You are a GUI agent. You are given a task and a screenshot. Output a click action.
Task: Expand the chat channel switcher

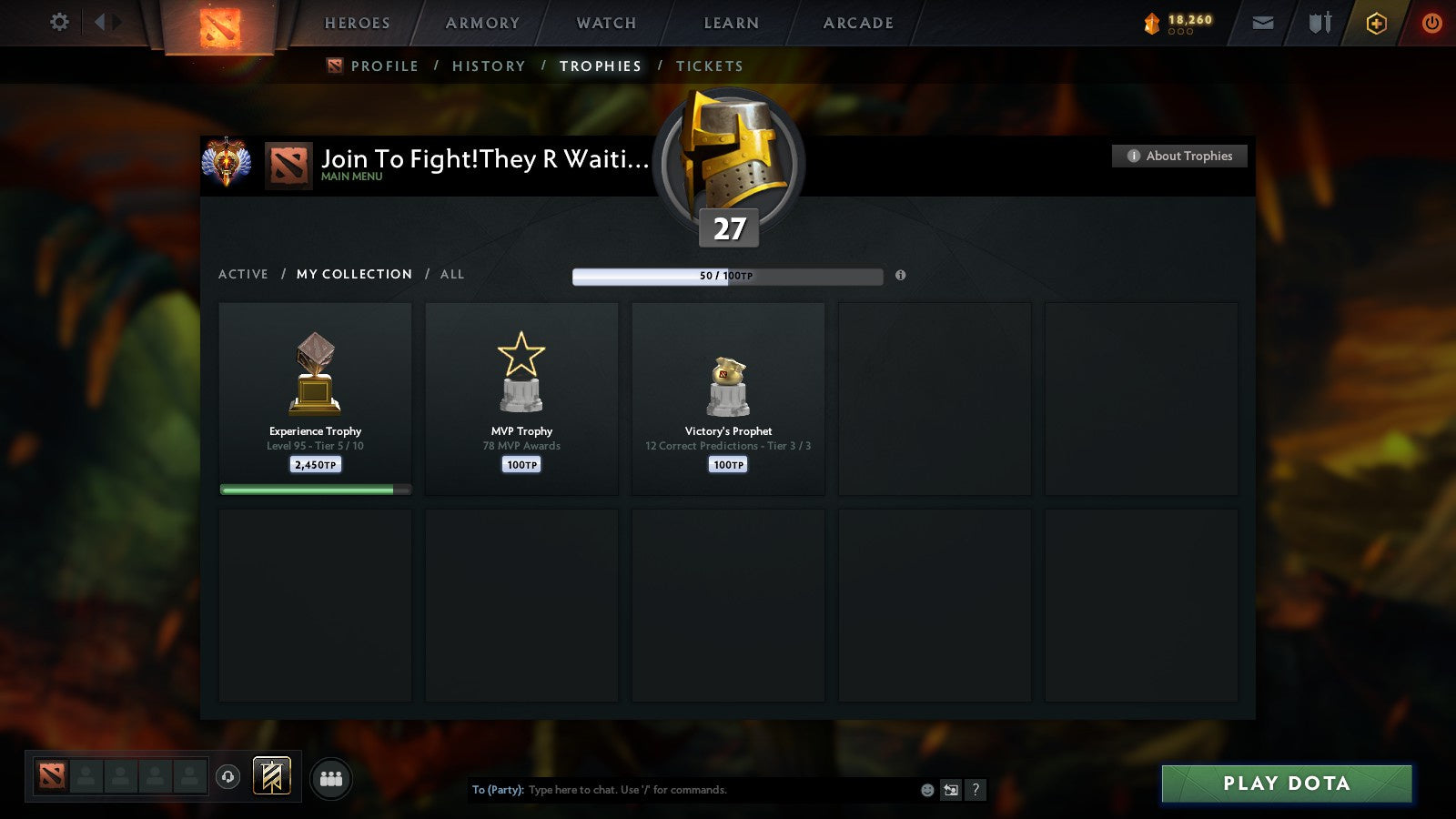click(x=949, y=790)
